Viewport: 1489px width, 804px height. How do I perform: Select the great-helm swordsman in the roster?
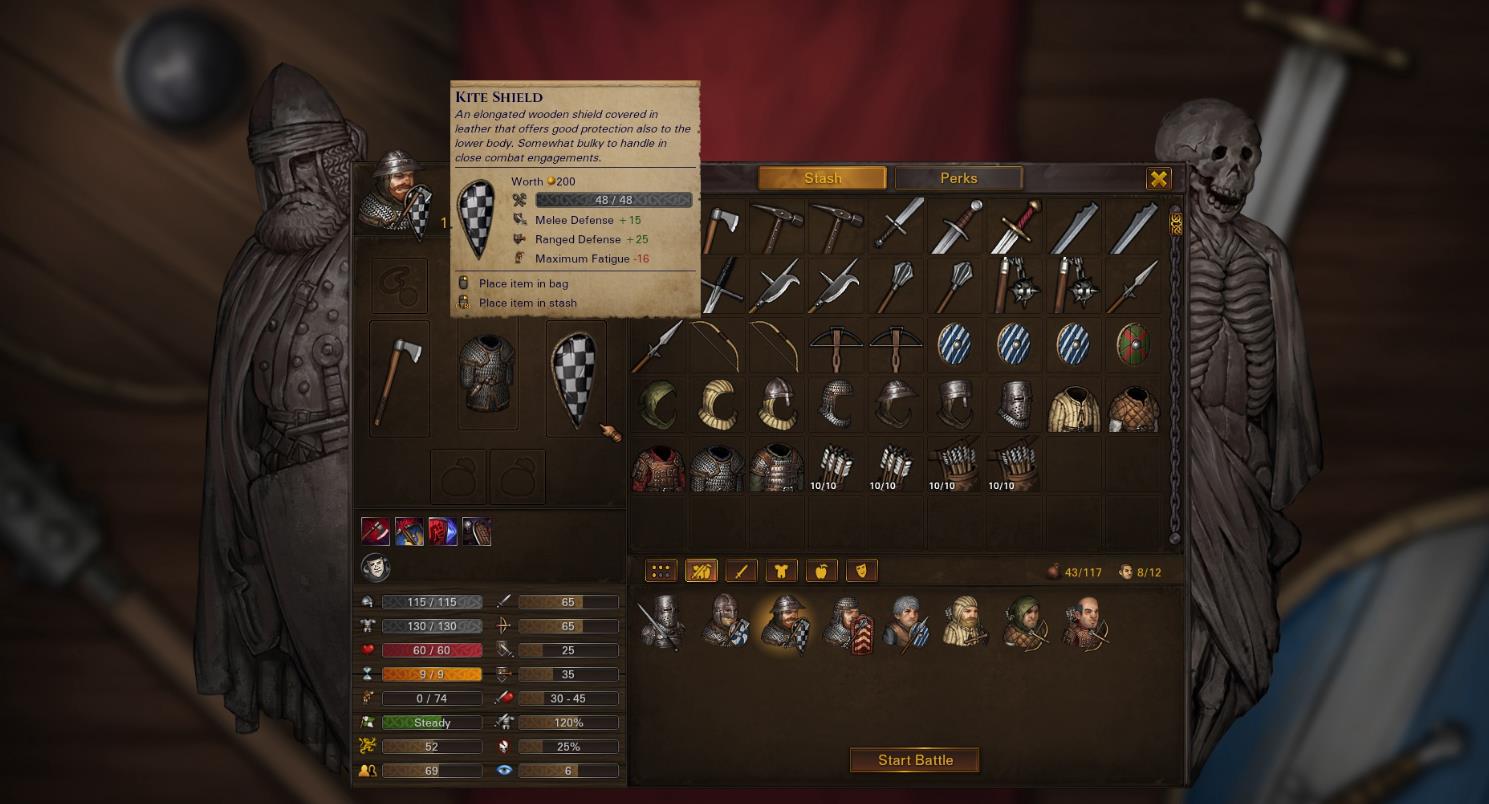pyautogui.click(x=662, y=622)
